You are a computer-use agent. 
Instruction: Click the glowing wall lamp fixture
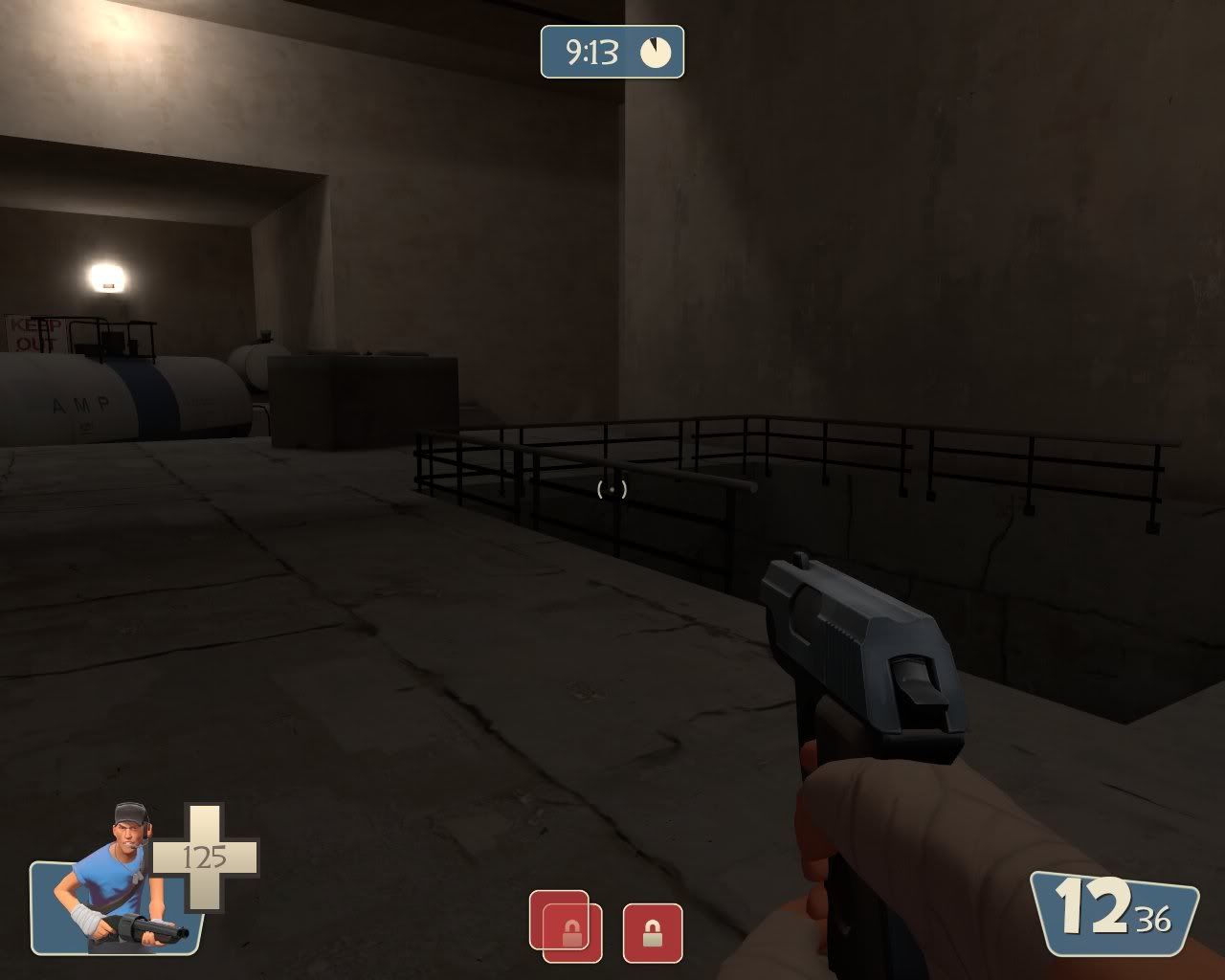[105, 275]
